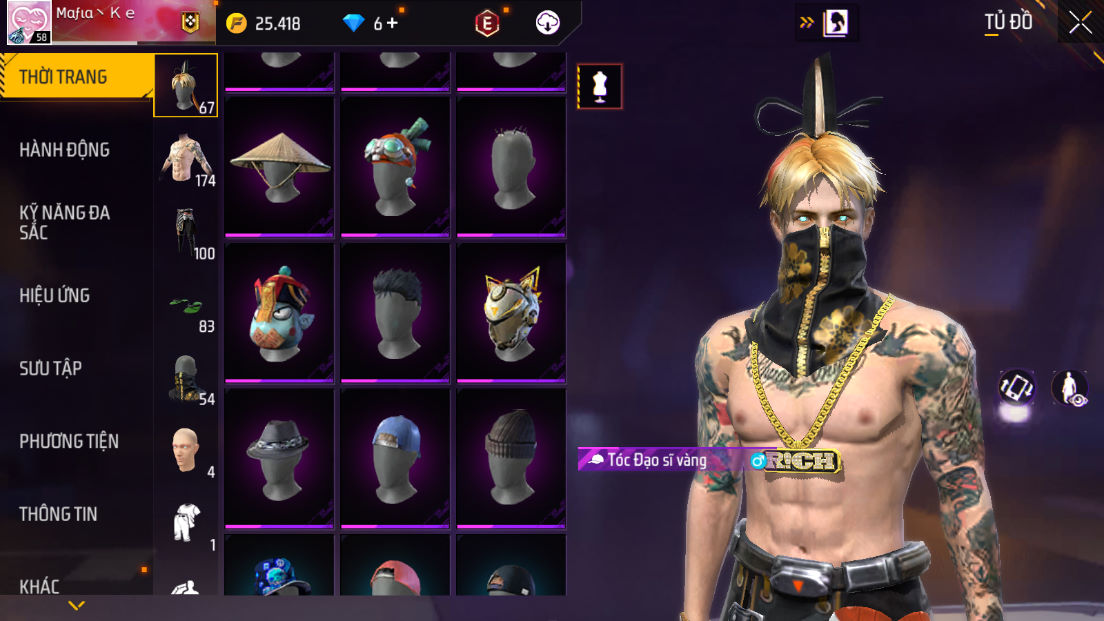The width and height of the screenshot is (1104, 621).
Task: Click the mannequin outfit preview icon
Action: [x=600, y=86]
